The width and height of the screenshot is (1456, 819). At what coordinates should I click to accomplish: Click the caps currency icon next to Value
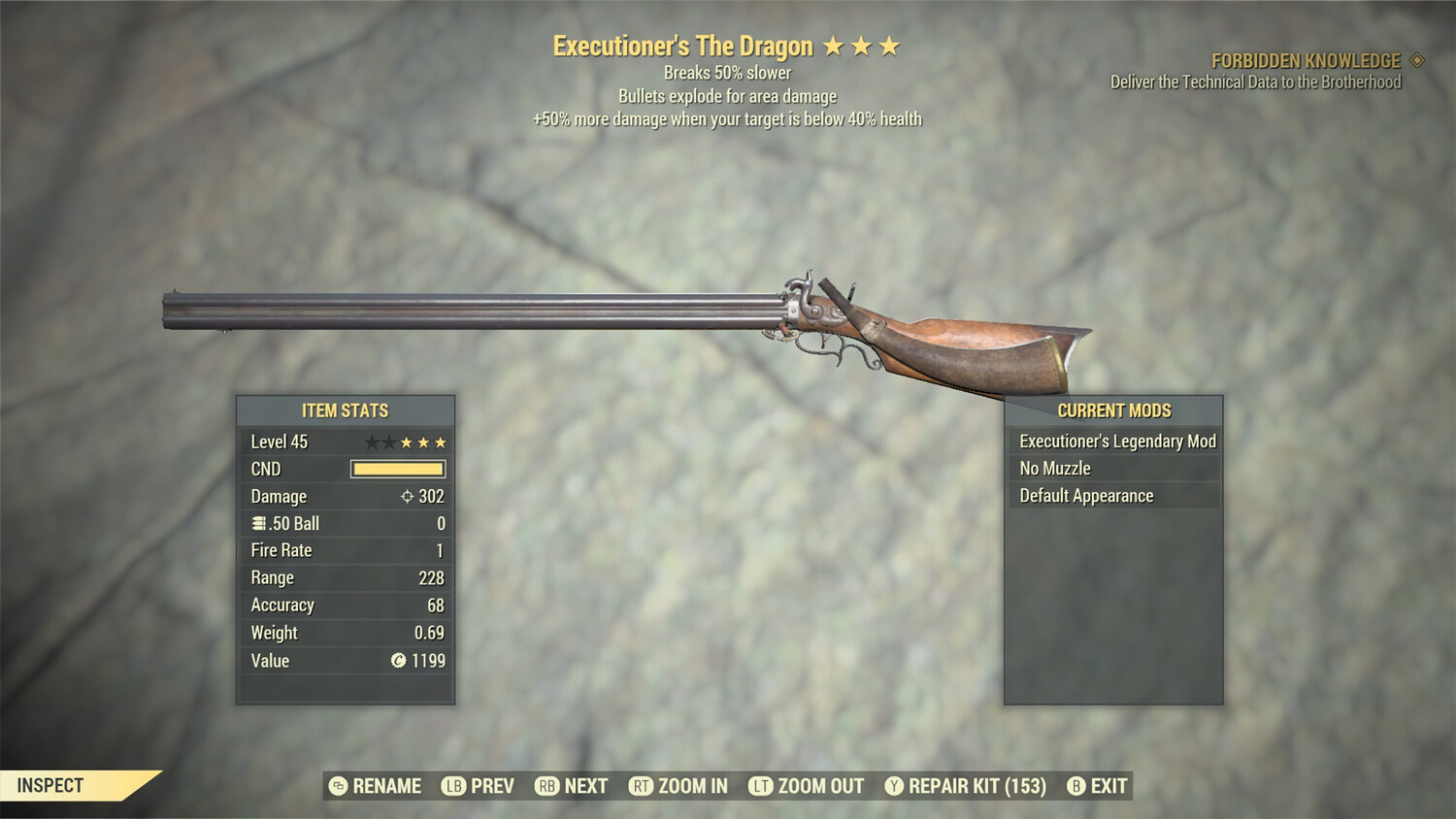[398, 661]
